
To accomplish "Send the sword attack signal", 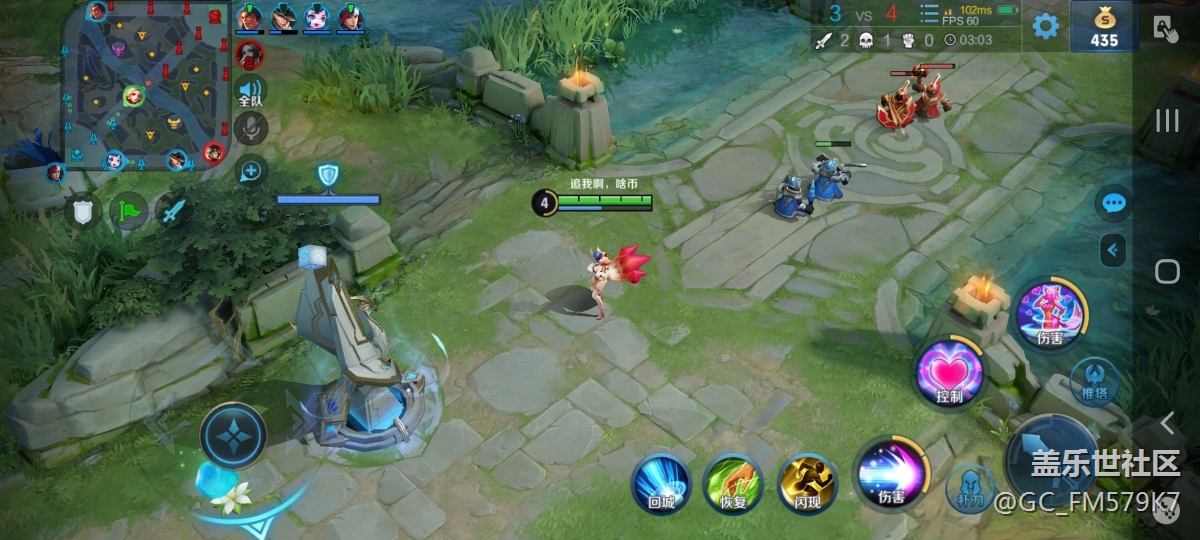I will pos(174,211).
